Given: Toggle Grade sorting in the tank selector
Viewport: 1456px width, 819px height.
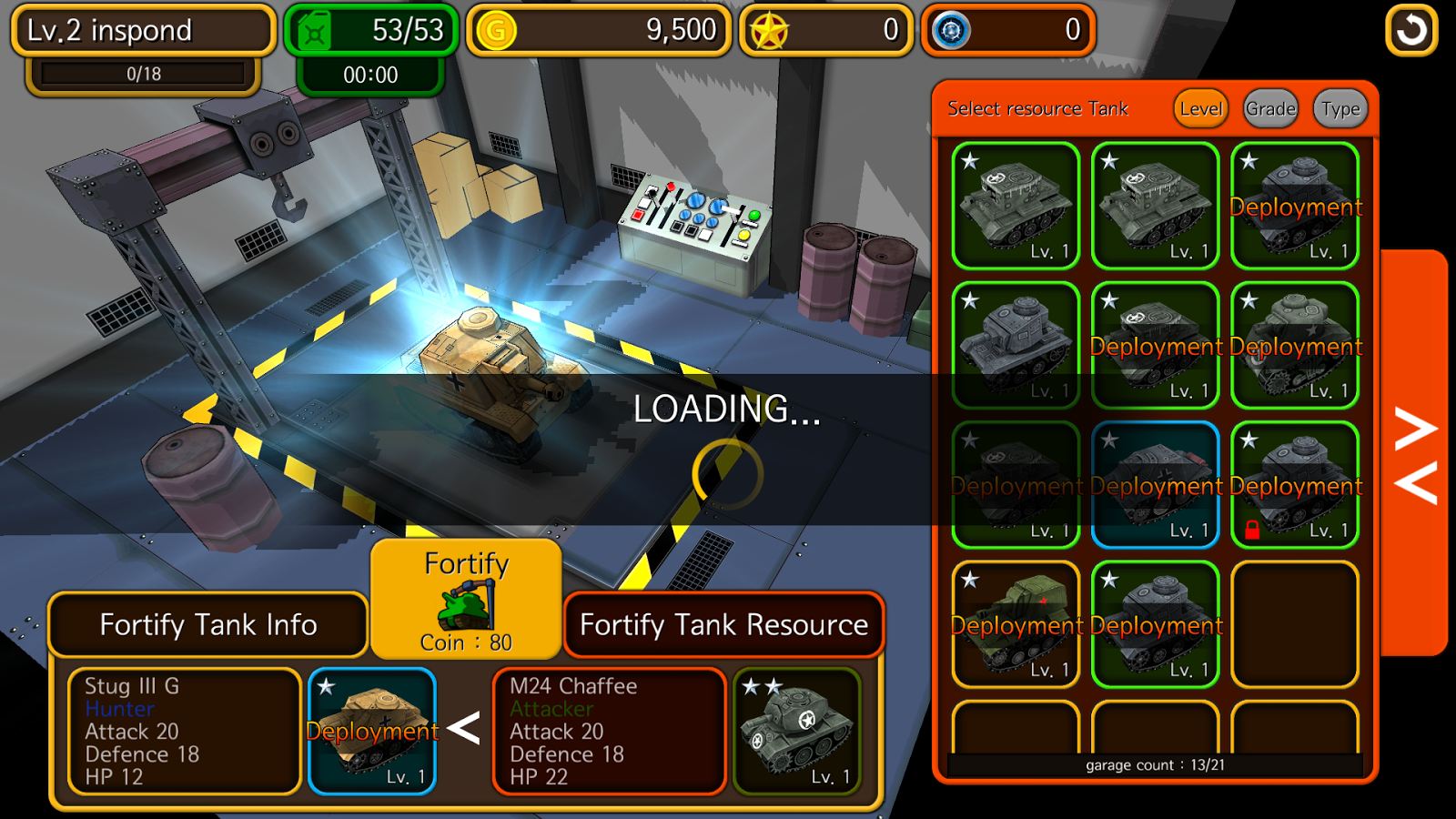Looking at the screenshot, I should tap(1269, 108).
